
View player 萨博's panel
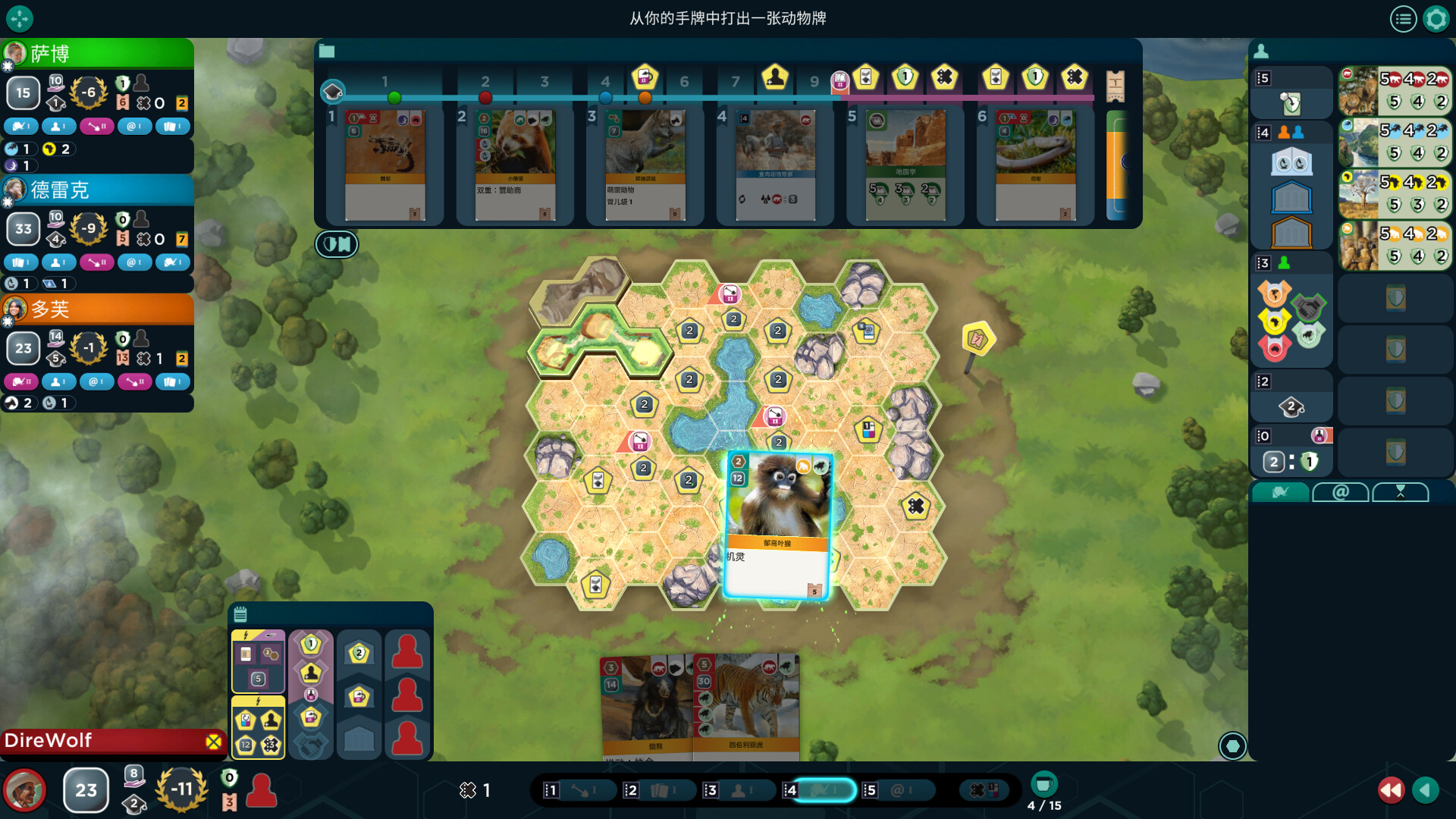pyautogui.click(x=97, y=53)
